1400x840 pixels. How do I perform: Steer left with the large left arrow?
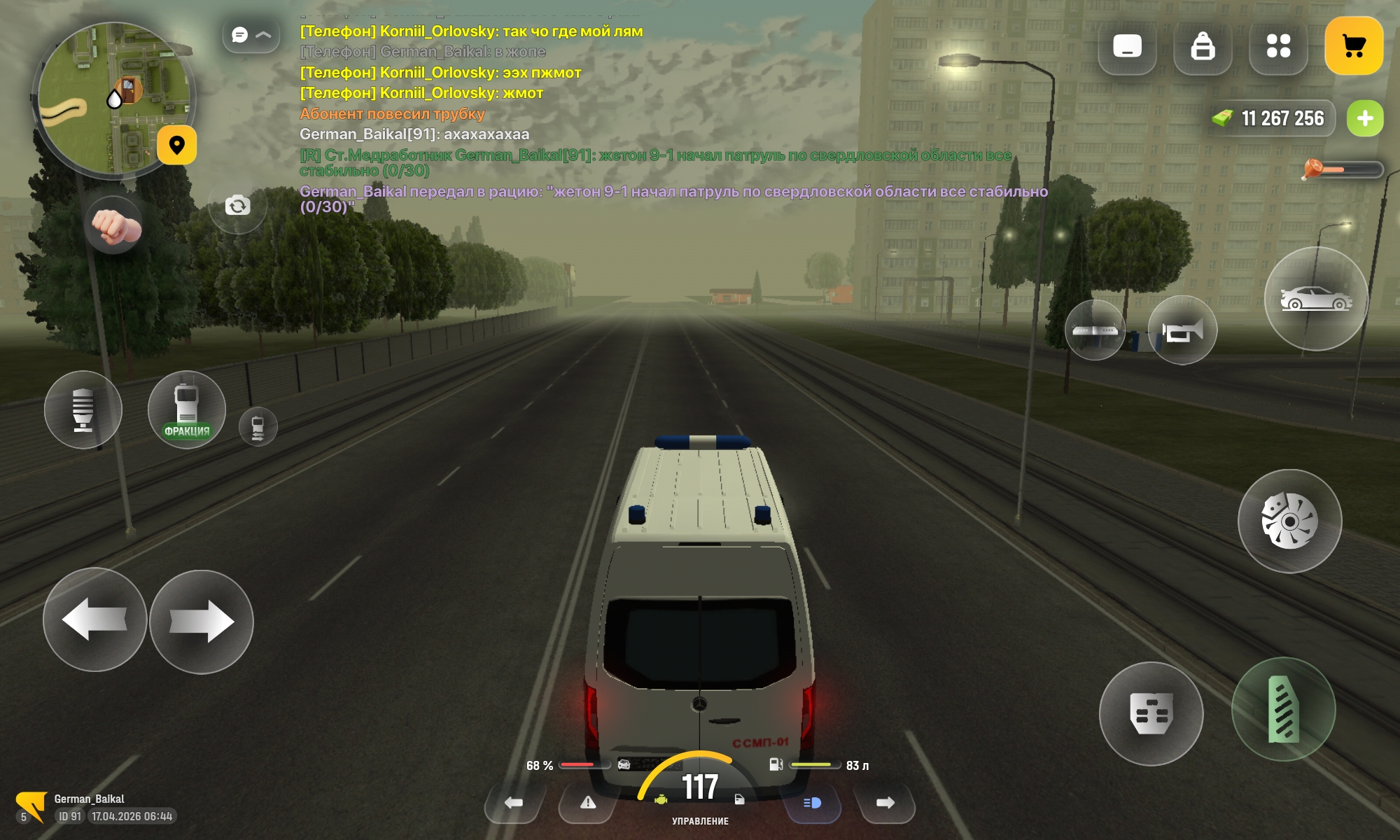point(94,619)
